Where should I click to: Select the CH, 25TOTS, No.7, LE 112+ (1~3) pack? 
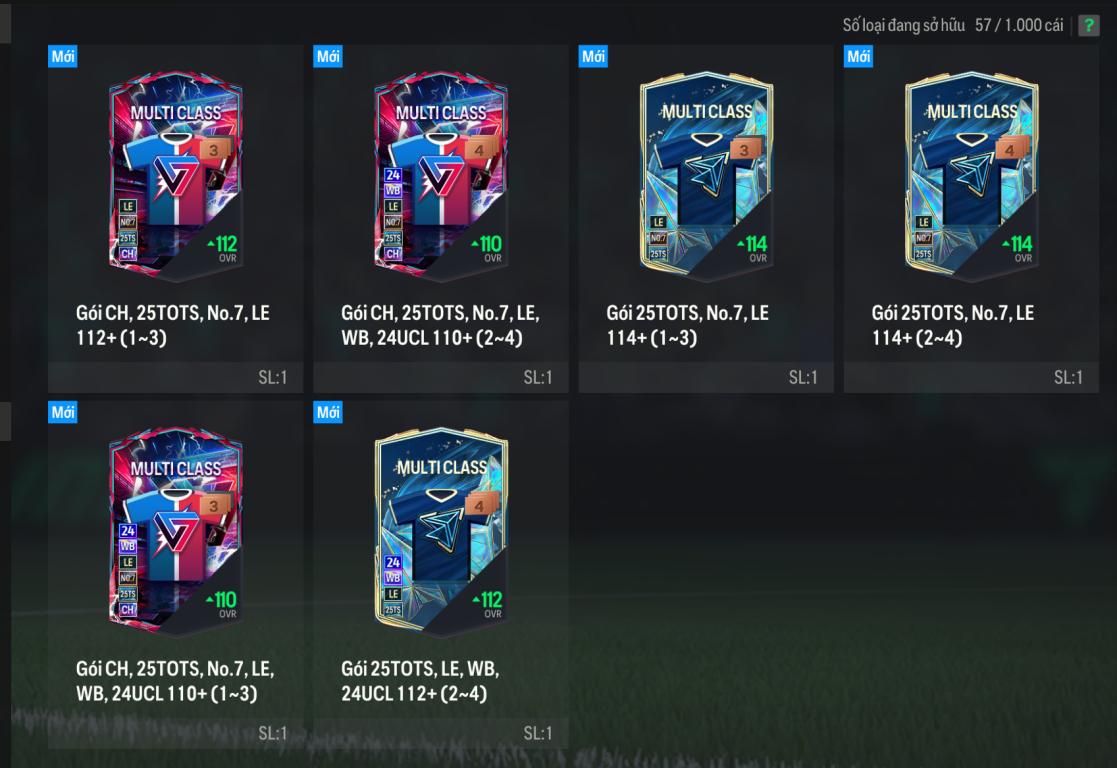176,180
